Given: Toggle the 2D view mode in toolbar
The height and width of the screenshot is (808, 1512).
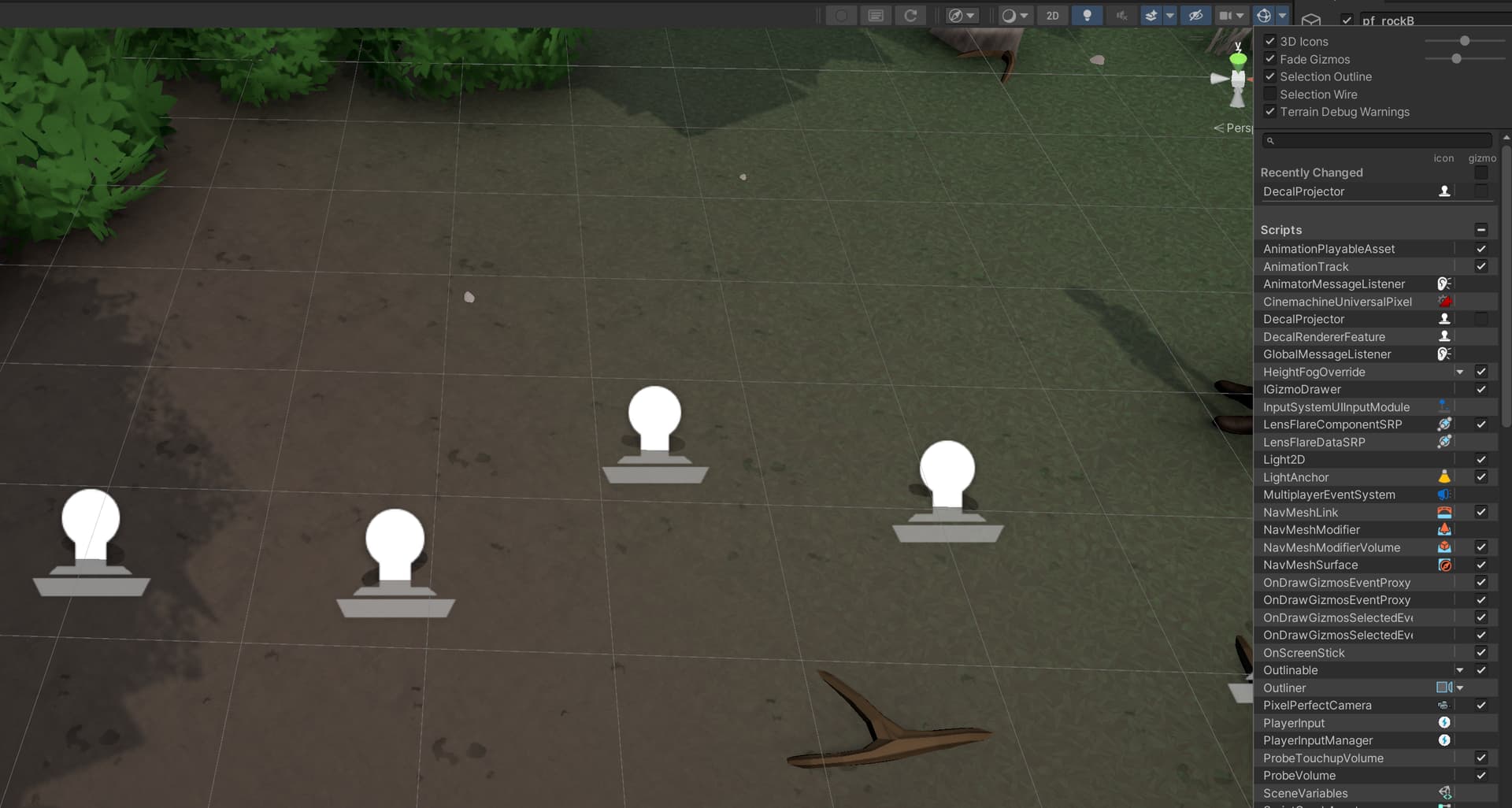Looking at the screenshot, I should pyautogui.click(x=1052, y=15).
